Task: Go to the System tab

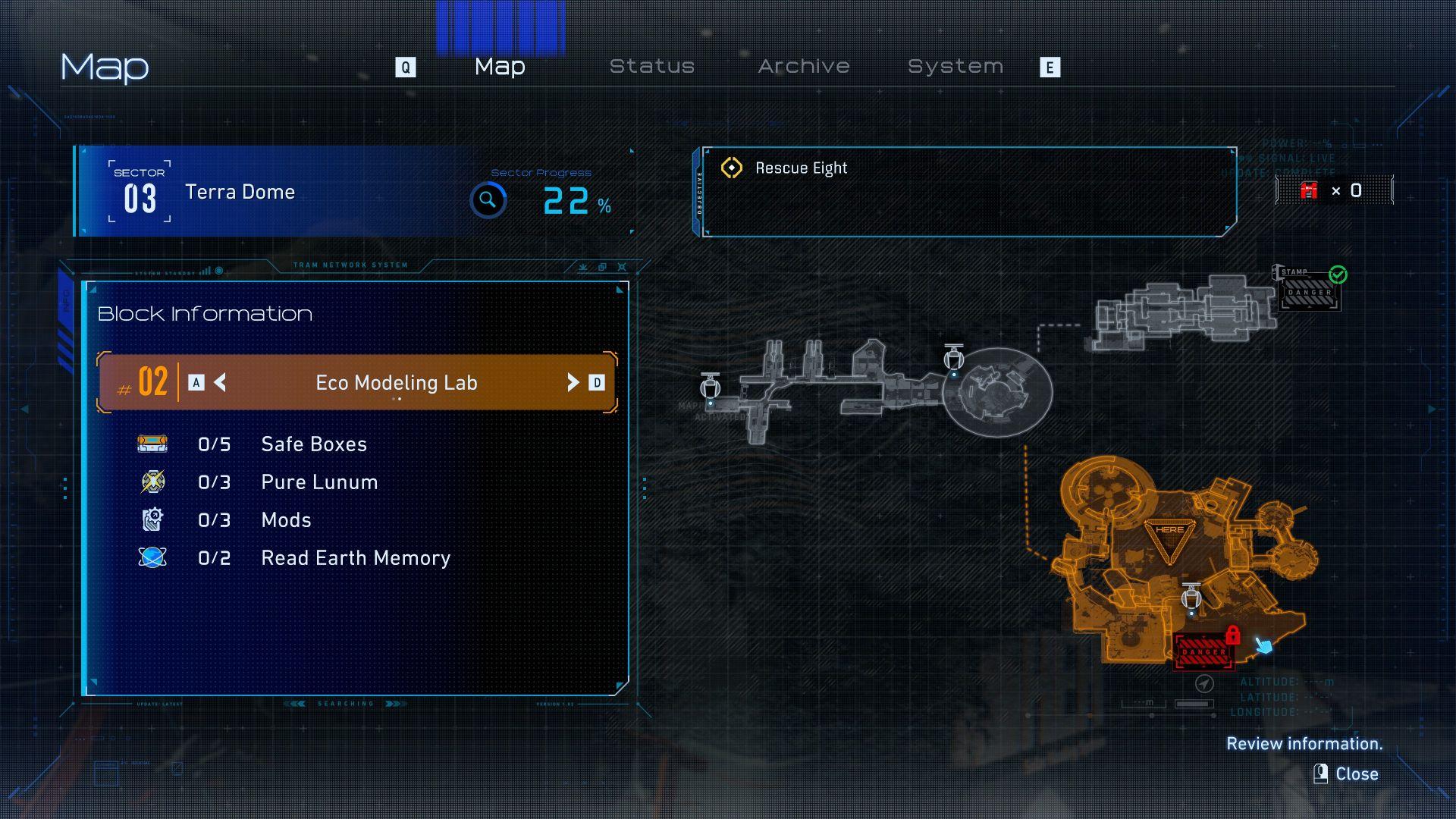Action: point(955,67)
